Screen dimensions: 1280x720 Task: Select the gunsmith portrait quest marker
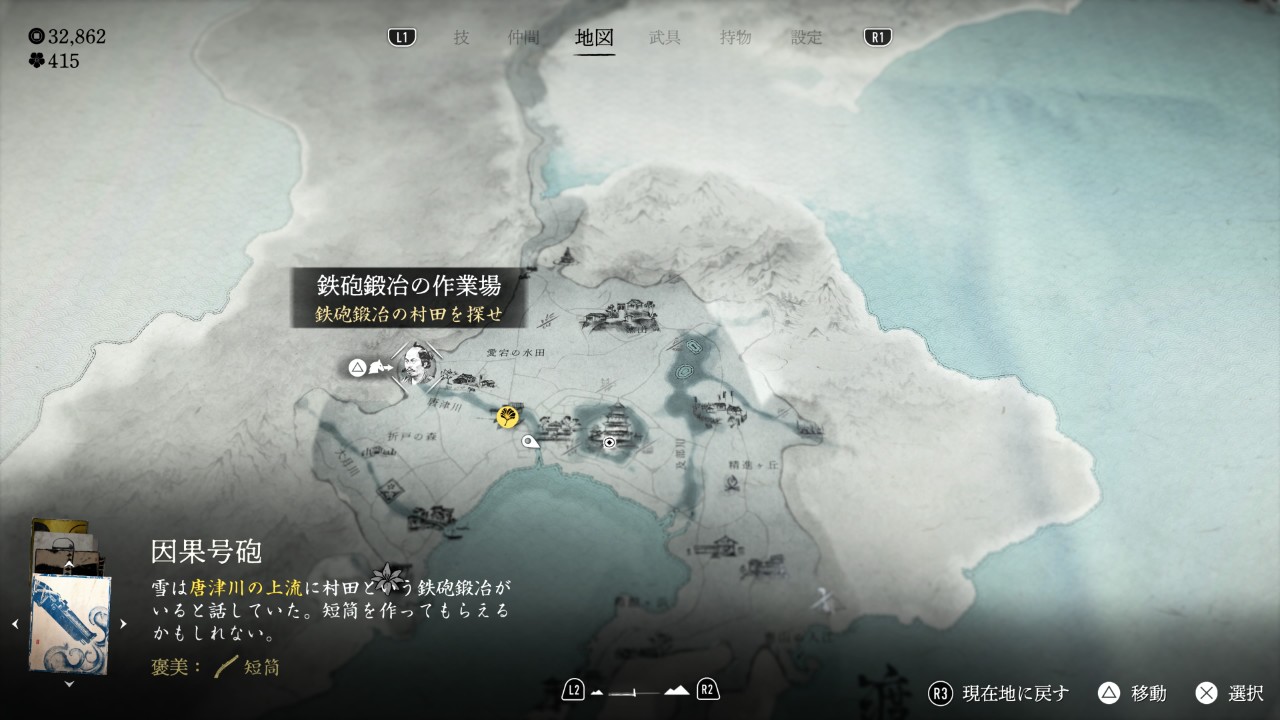click(413, 364)
